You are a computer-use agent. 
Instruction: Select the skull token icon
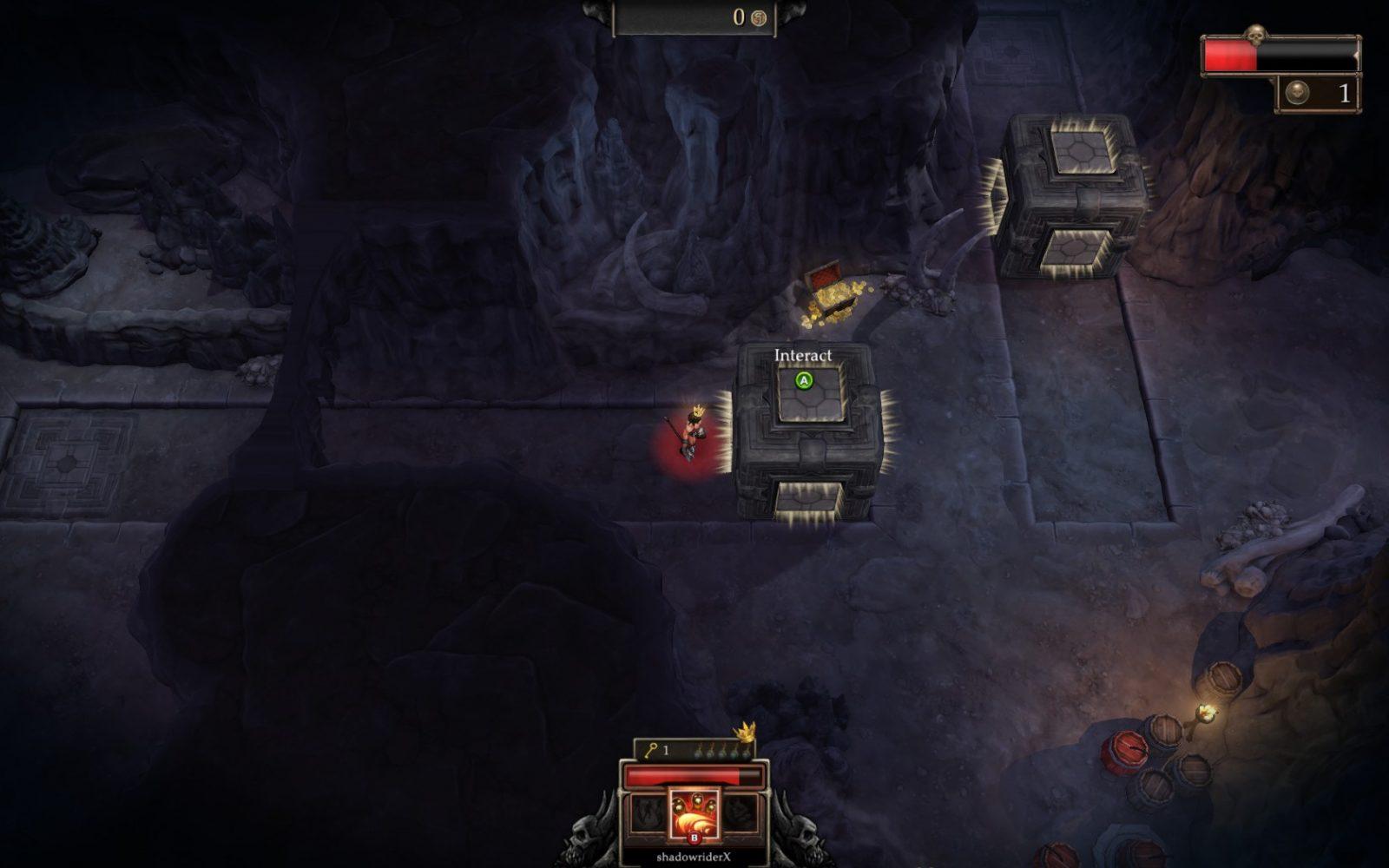coord(1297,94)
